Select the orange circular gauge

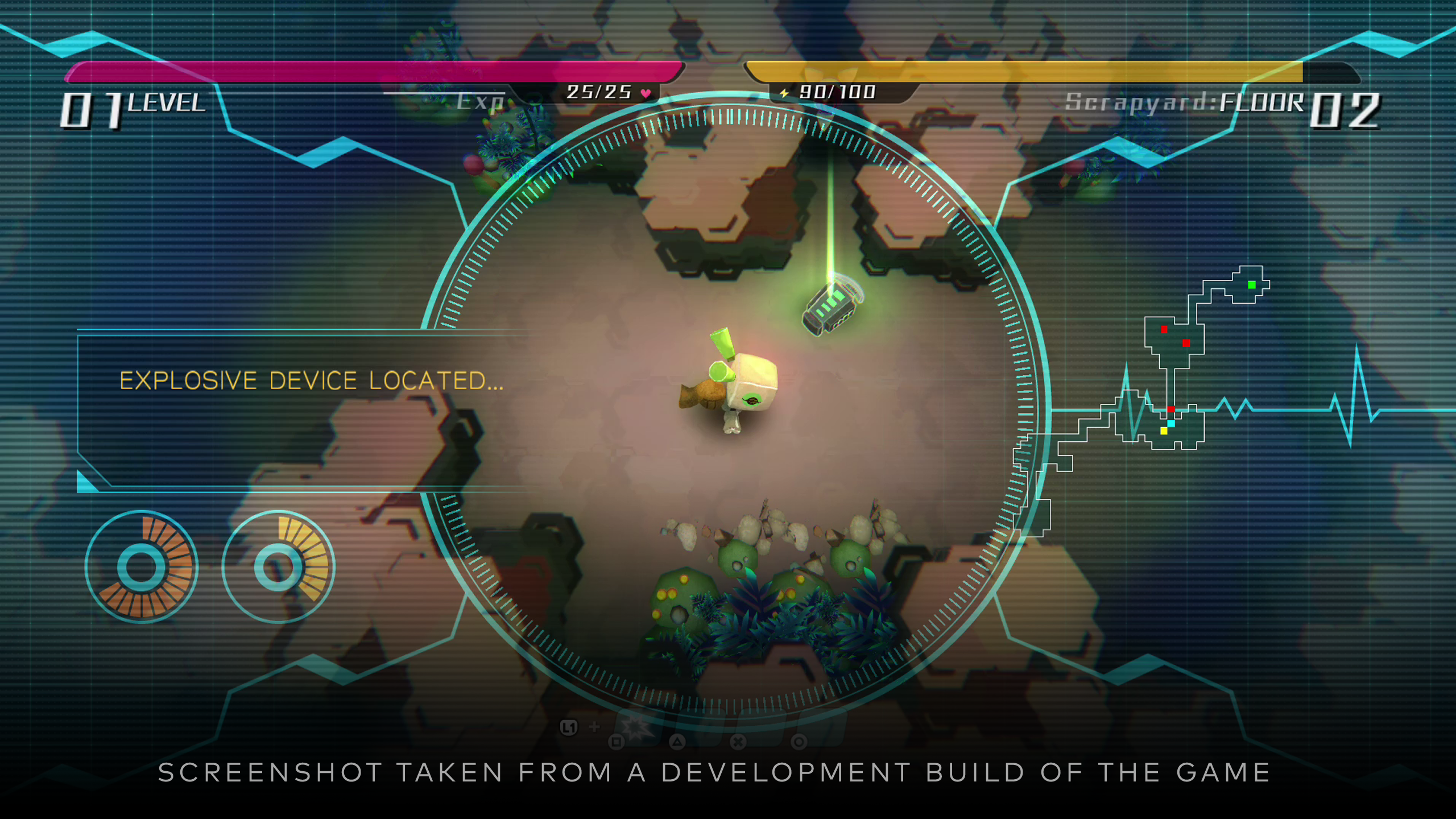tap(142, 567)
